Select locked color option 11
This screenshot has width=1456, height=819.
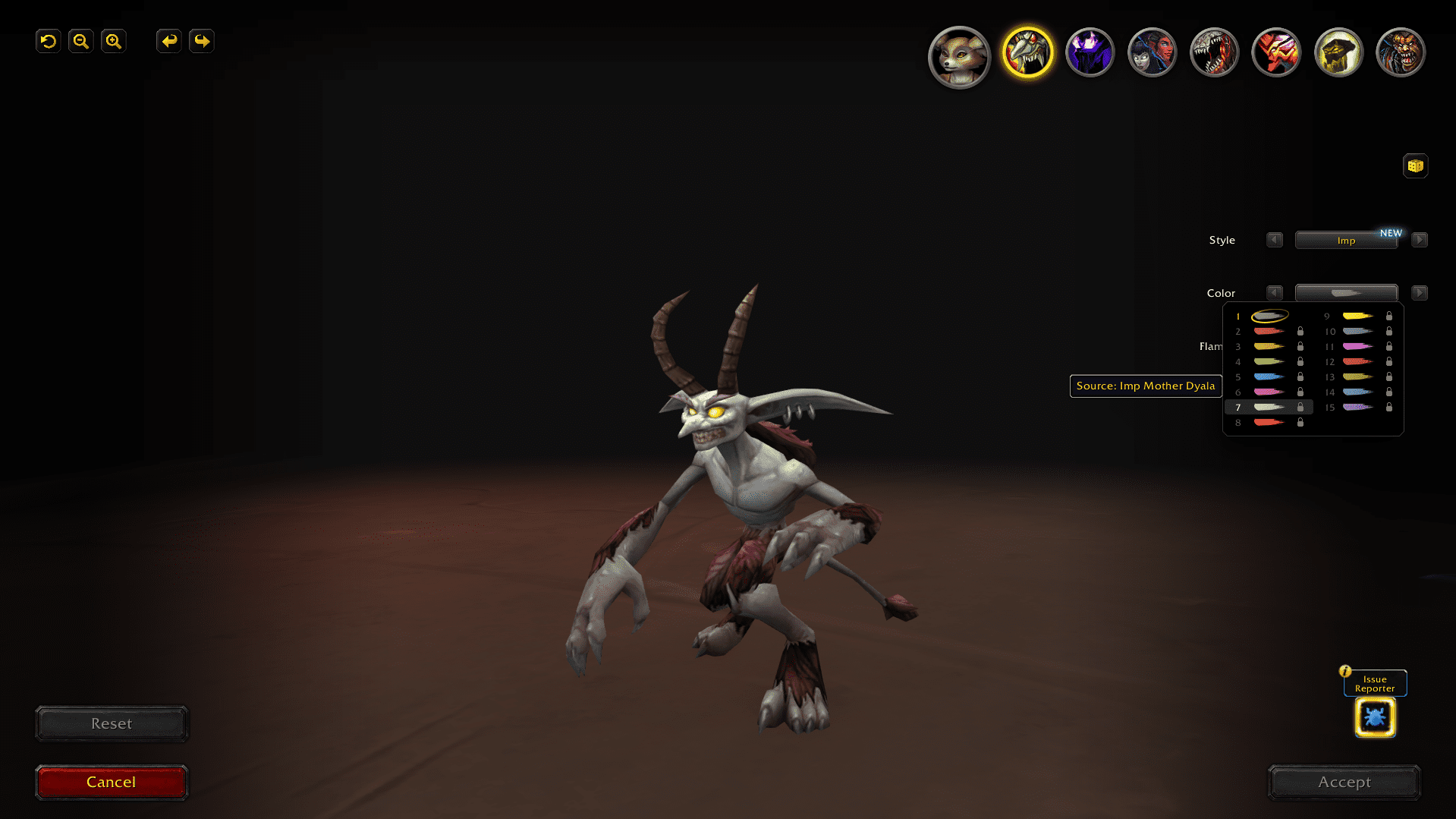(x=1358, y=346)
